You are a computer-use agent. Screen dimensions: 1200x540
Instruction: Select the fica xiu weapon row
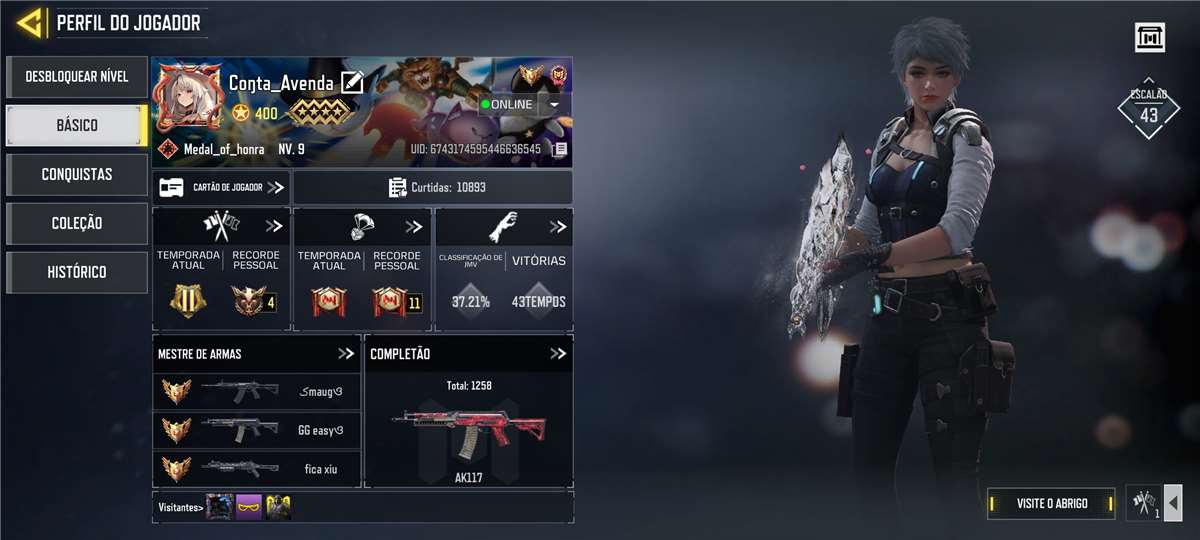[257, 467]
